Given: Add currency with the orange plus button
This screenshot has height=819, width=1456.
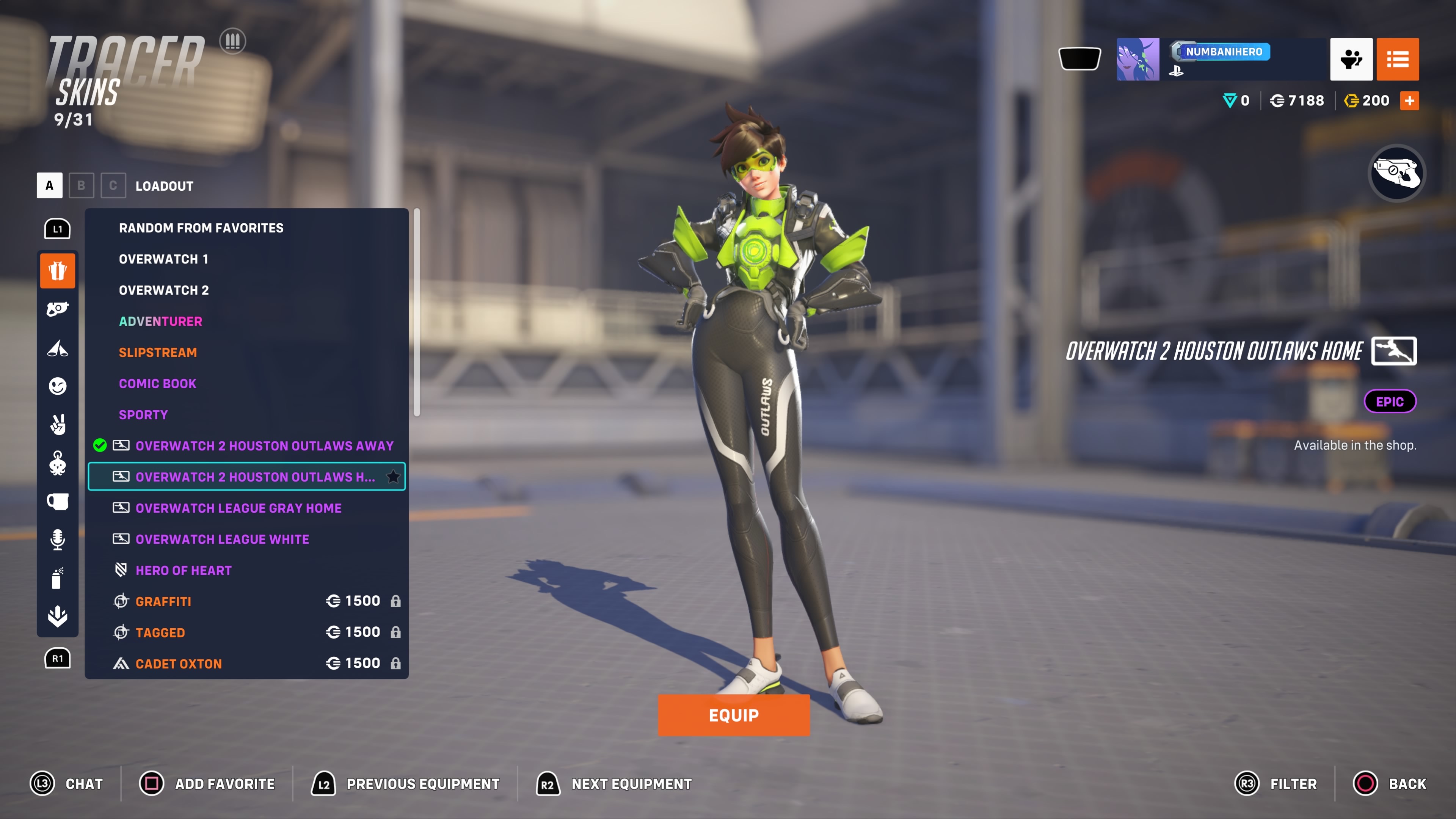Looking at the screenshot, I should pyautogui.click(x=1409, y=100).
